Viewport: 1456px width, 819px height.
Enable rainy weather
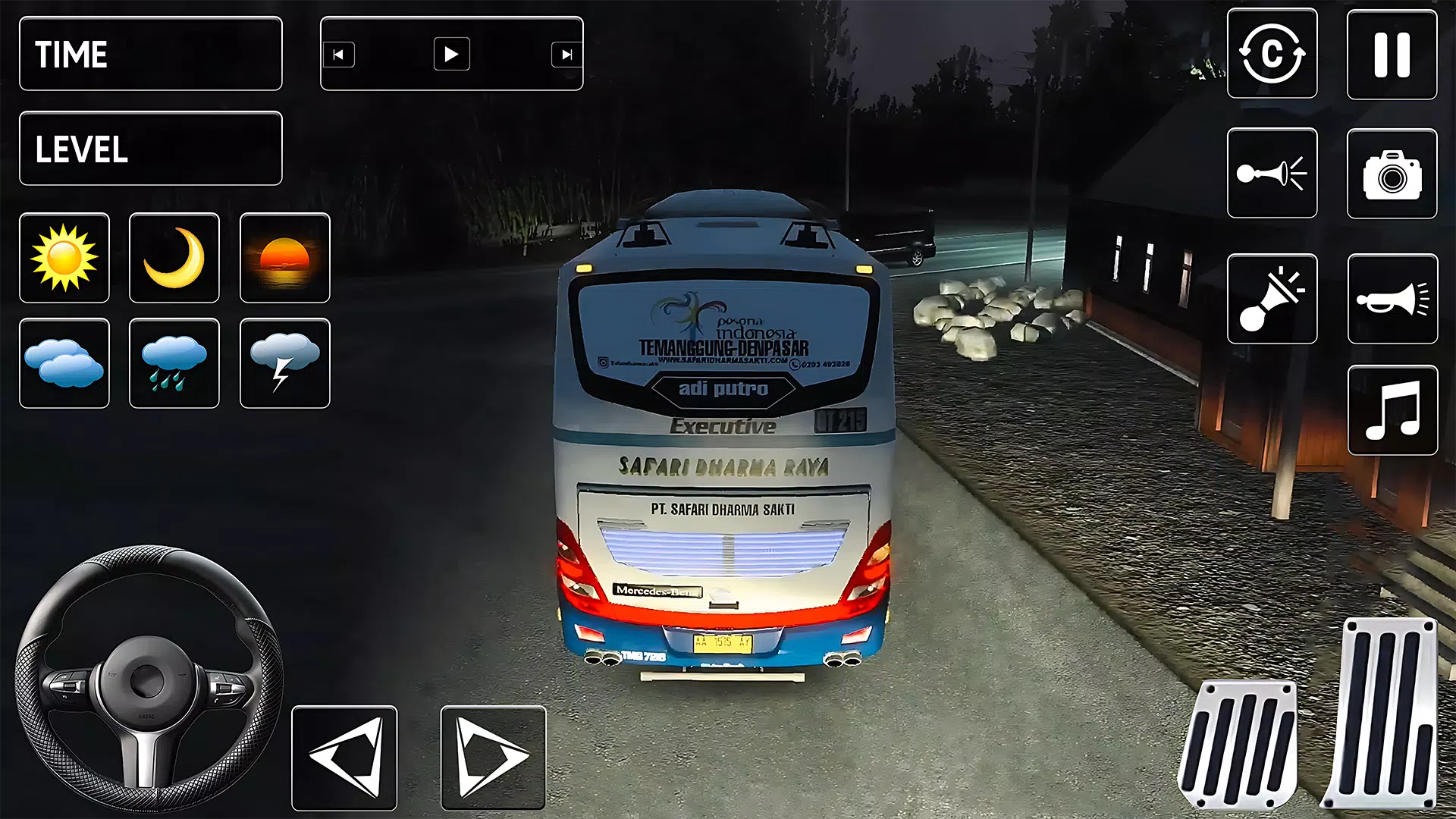(x=174, y=364)
